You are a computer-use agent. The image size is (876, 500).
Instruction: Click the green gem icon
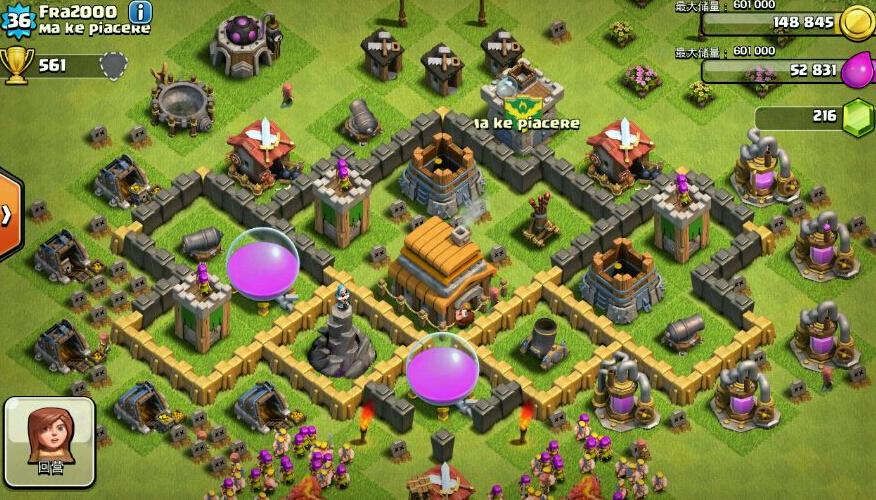tap(857, 118)
